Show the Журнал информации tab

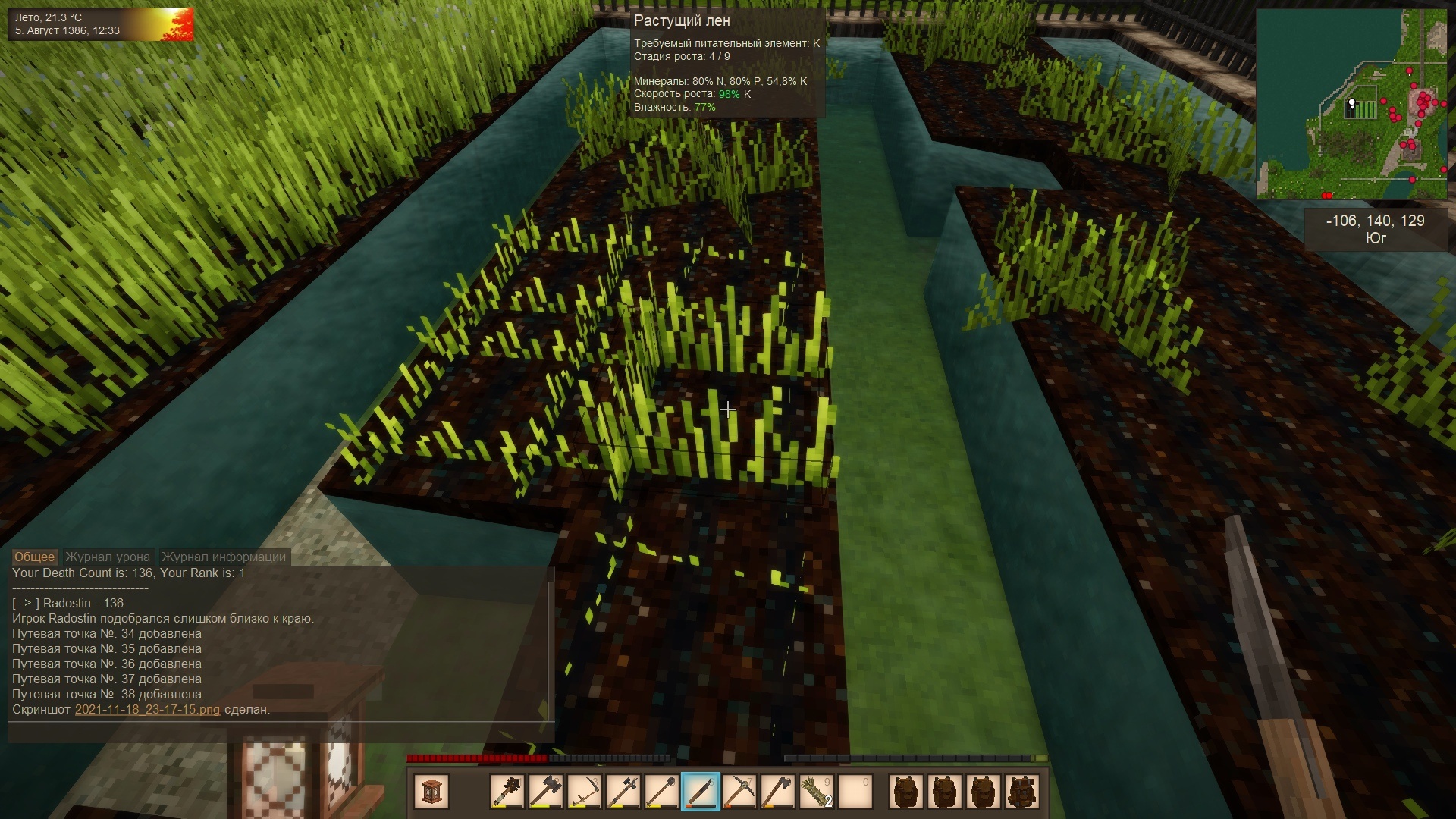224,557
